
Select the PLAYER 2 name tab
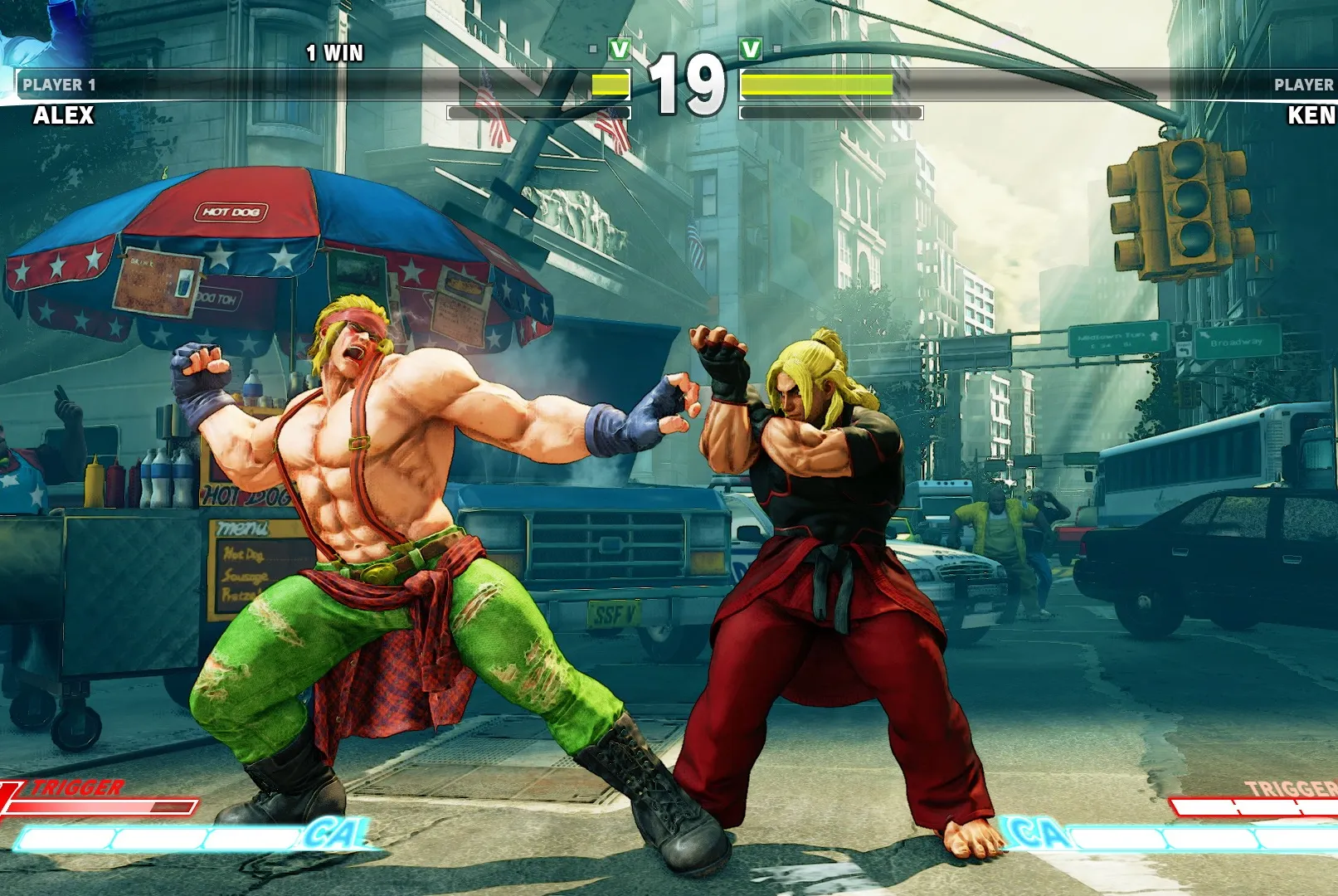click(x=1304, y=83)
